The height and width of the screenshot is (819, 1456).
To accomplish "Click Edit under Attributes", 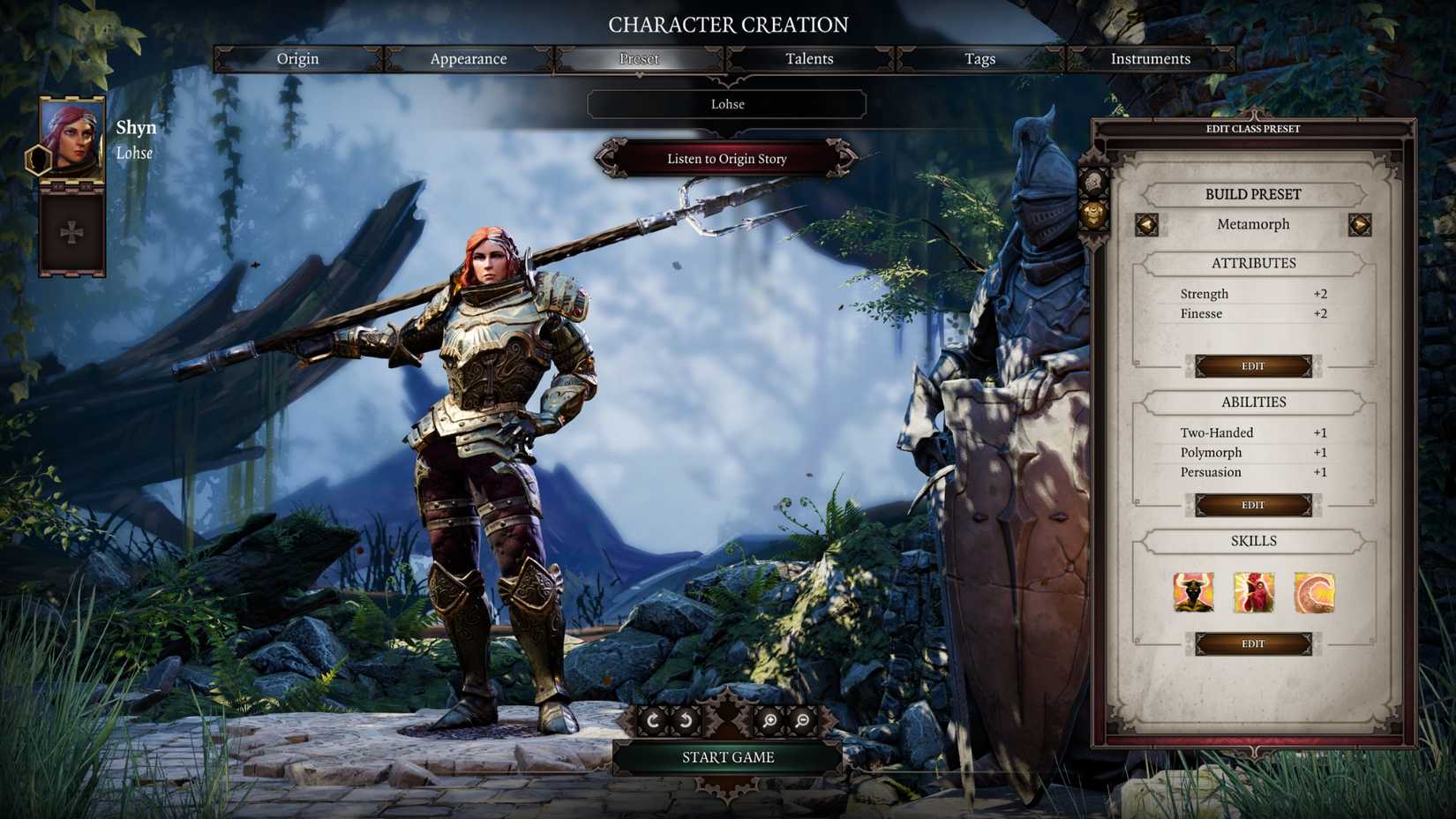I will (x=1253, y=365).
